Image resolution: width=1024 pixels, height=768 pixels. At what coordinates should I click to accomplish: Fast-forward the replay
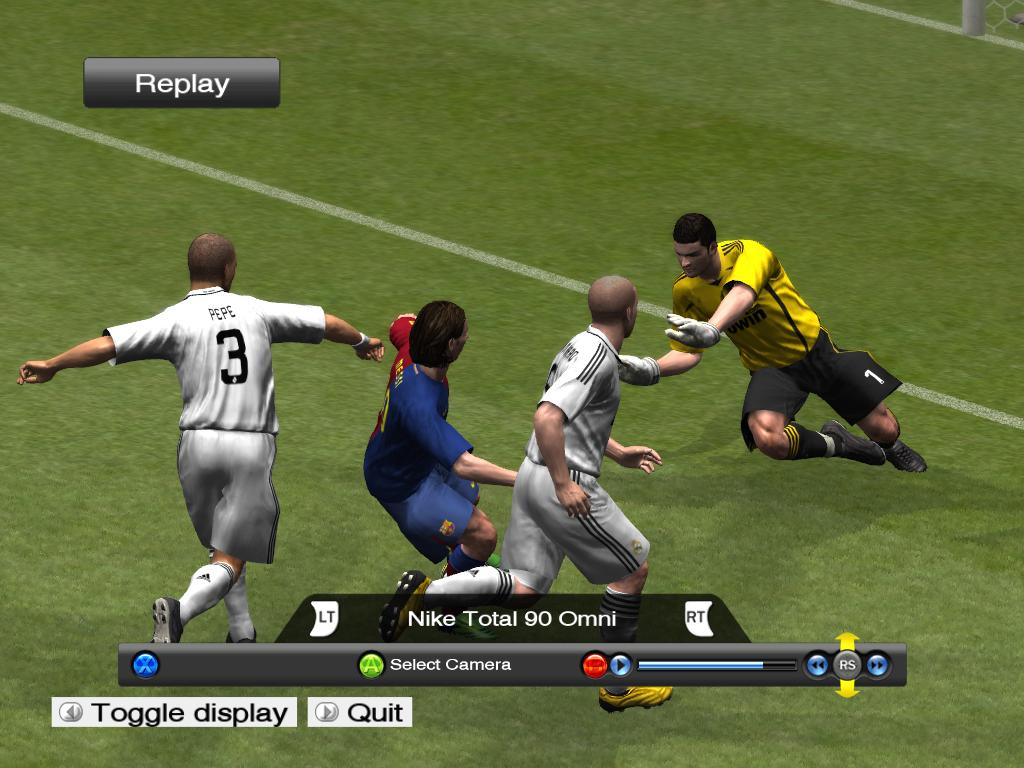878,665
